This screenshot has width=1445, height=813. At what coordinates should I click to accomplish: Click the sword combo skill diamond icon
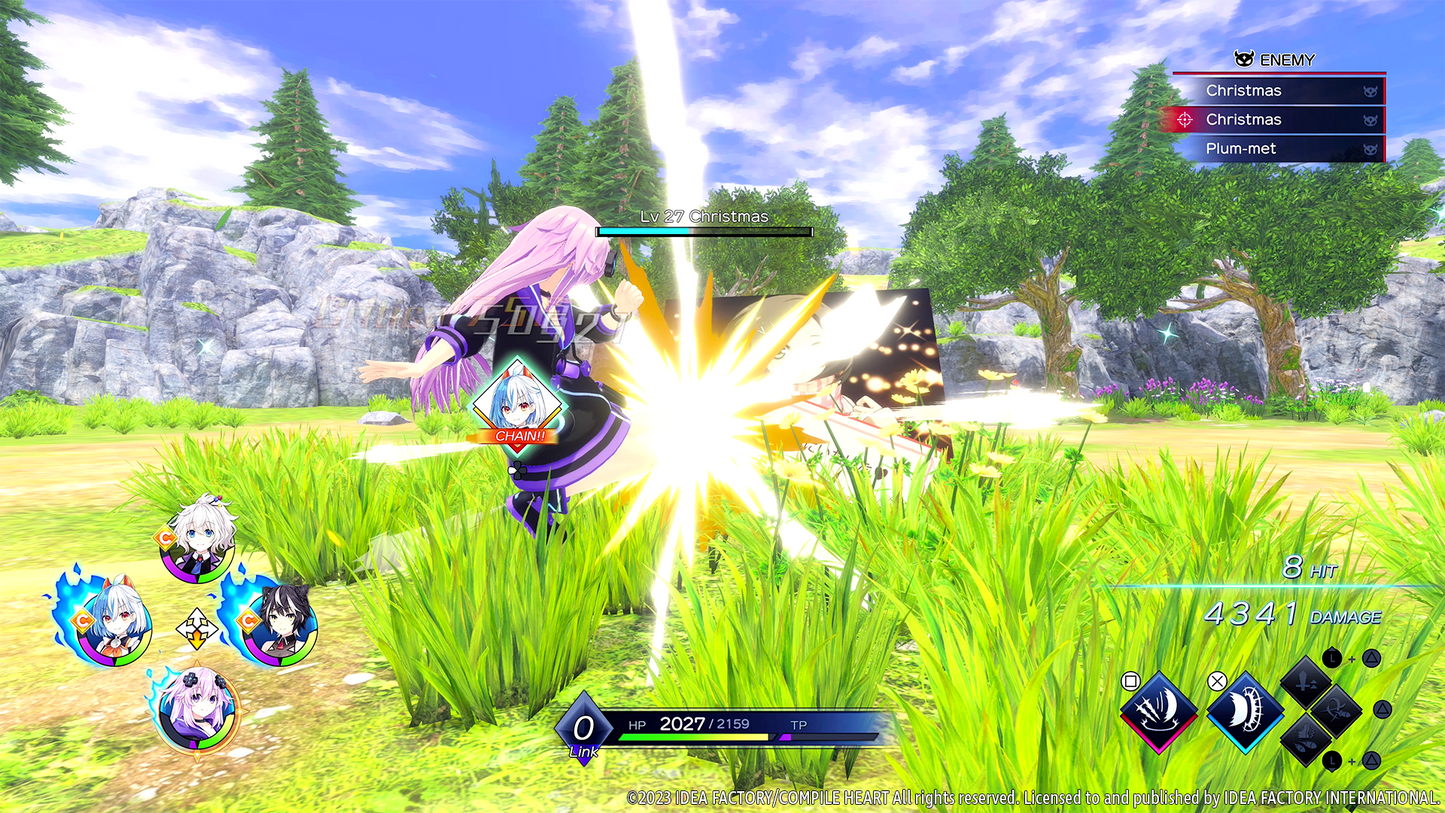pos(1307,683)
